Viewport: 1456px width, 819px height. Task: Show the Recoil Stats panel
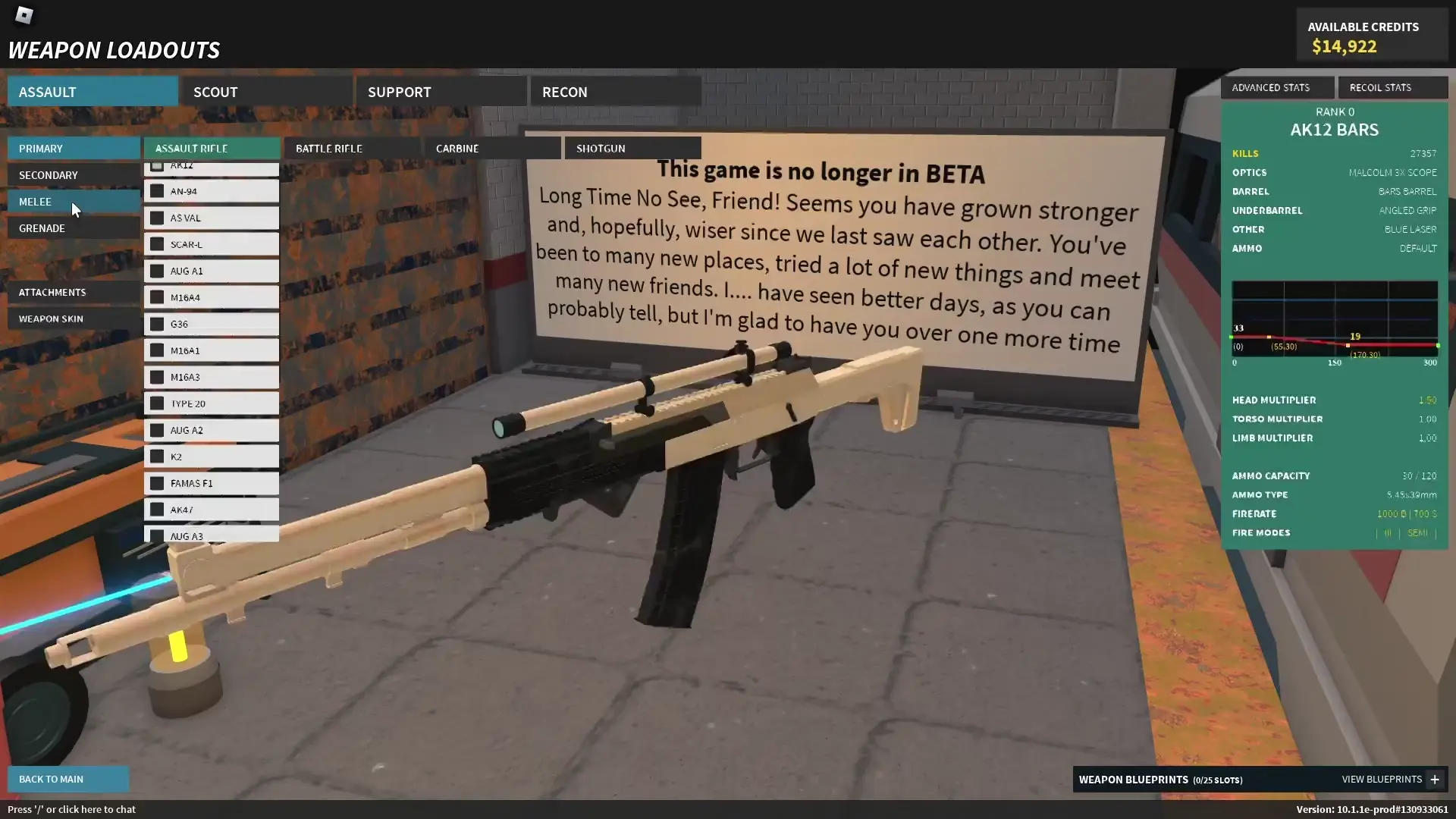pos(1392,87)
